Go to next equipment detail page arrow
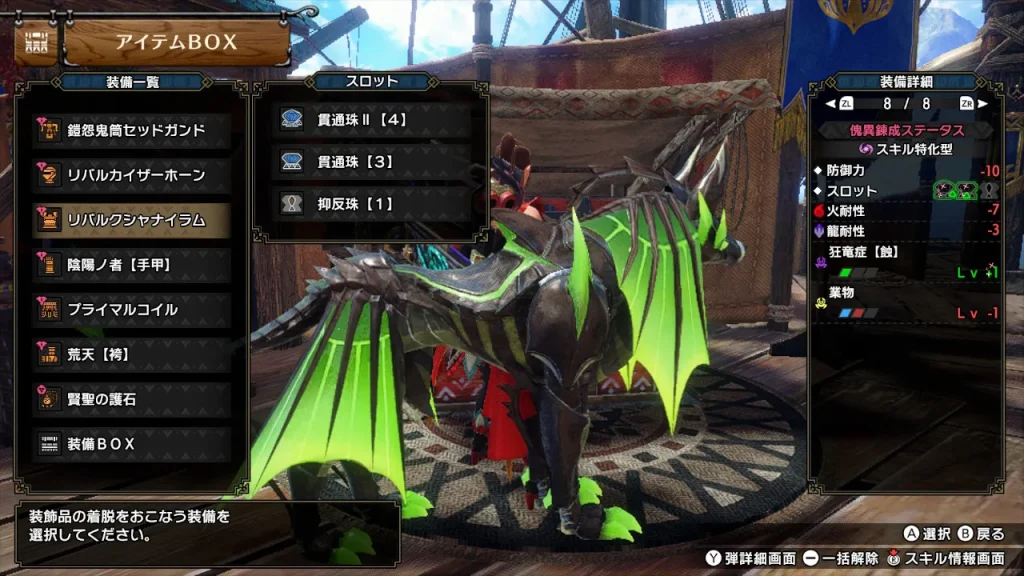1024x576 pixels. tap(982, 103)
